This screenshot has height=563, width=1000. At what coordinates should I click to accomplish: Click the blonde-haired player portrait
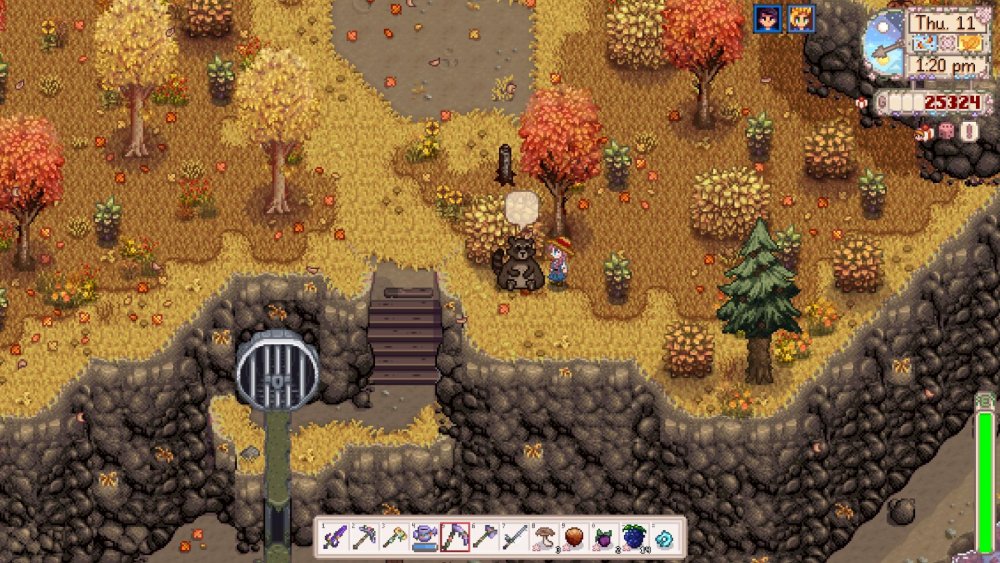(801, 18)
